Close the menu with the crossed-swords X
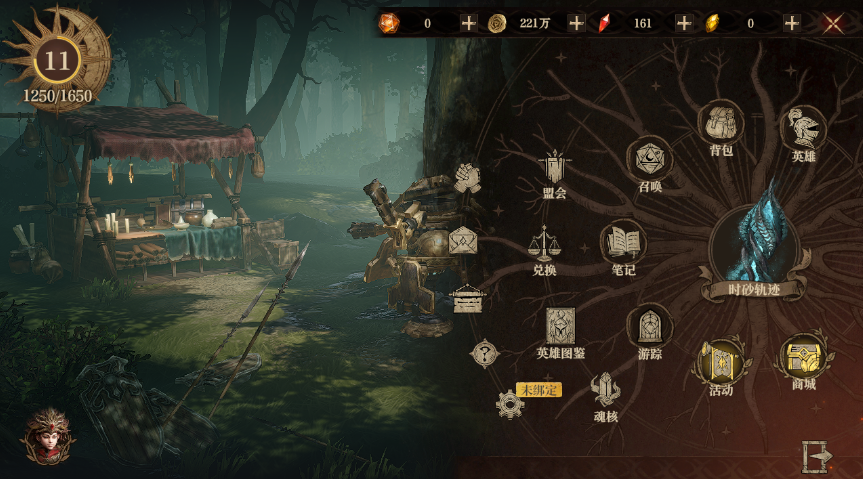Screen dimensions: 863x479 click(833, 23)
